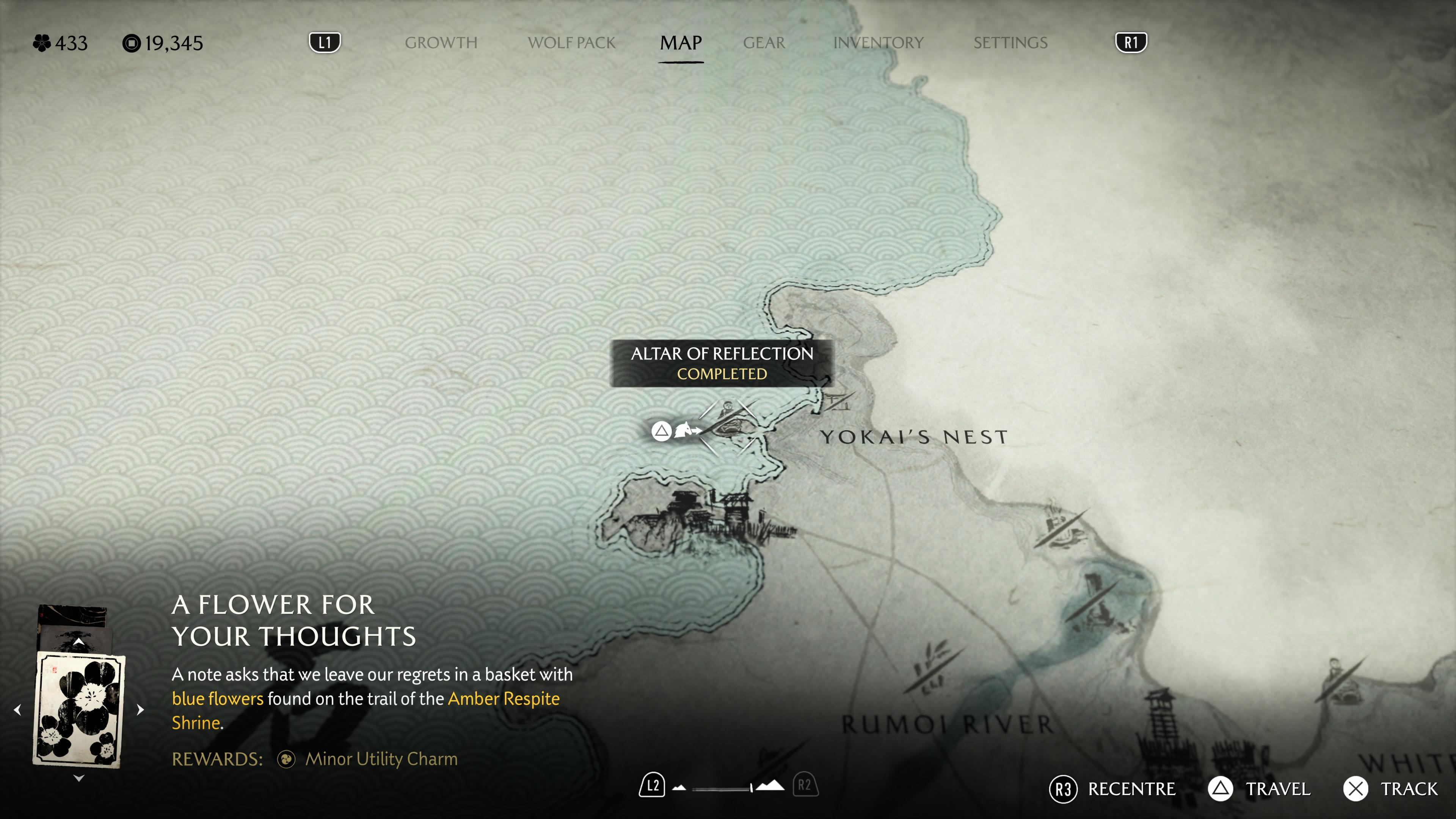Move down the quest card stack

pos(78,778)
